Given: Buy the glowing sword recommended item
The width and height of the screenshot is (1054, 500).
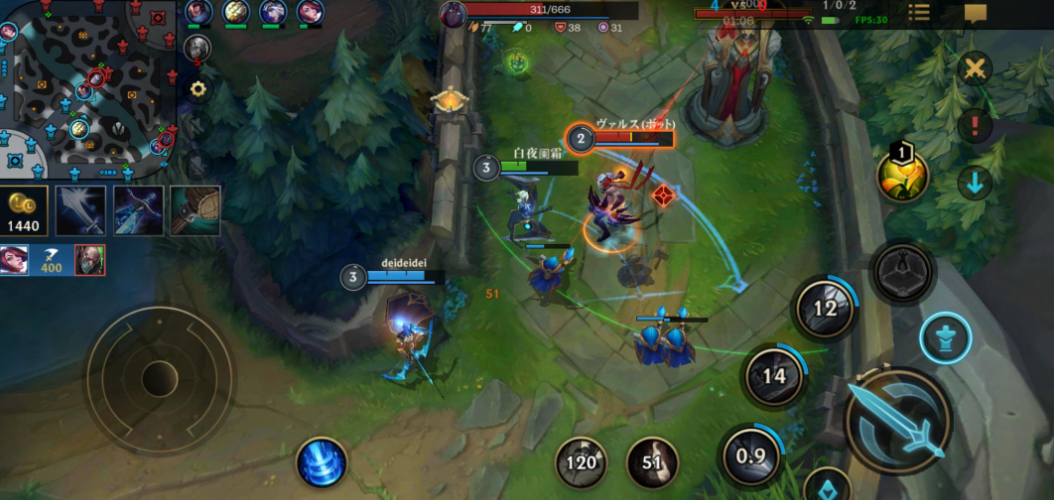Looking at the screenshot, I should click(x=81, y=211).
